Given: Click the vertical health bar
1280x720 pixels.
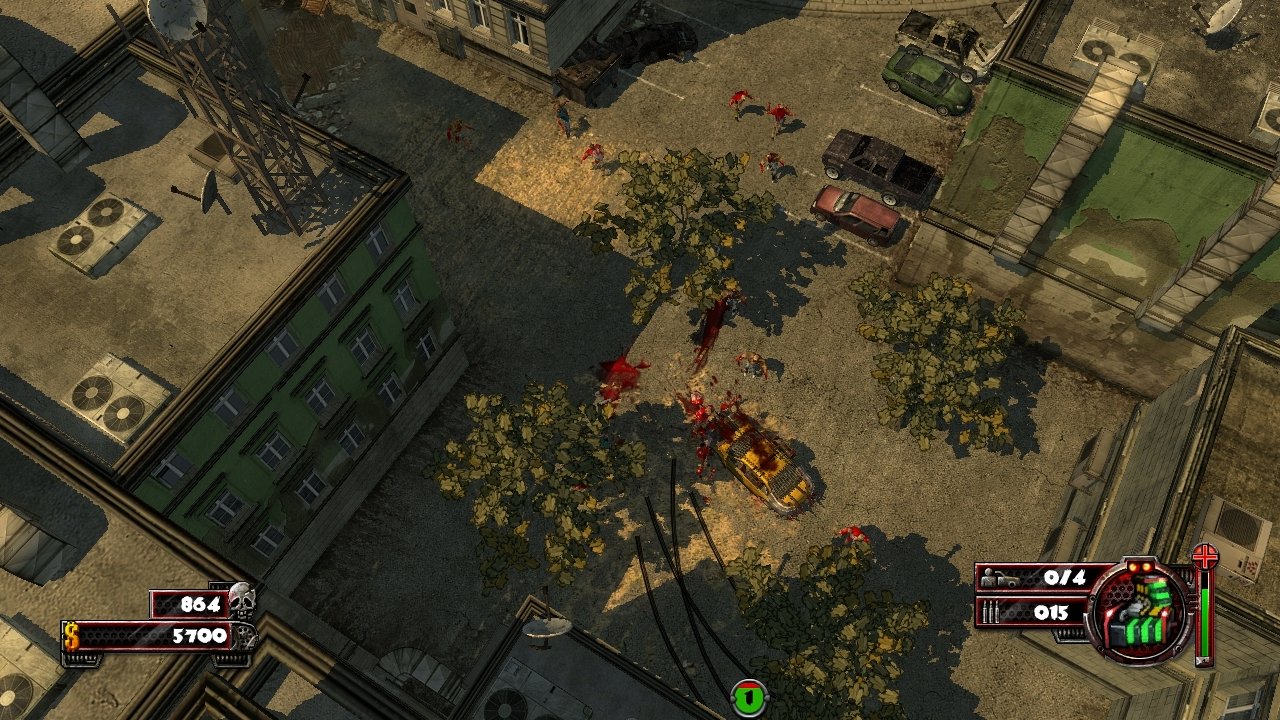Looking at the screenshot, I should pyautogui.click(x=1205, y=620).
